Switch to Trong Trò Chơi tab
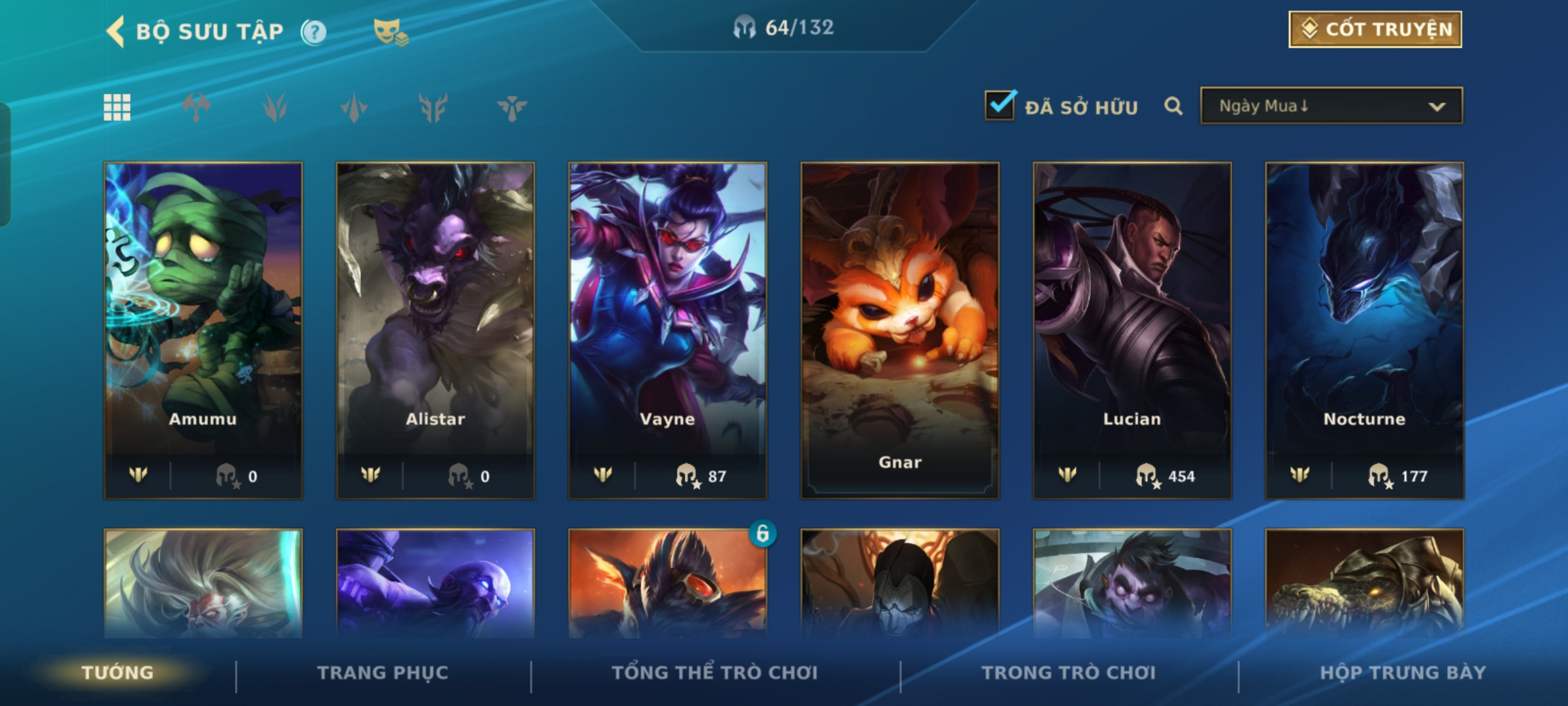Image resolution: width=1568 pixels, height=706 pixels. pos(1069,673)
